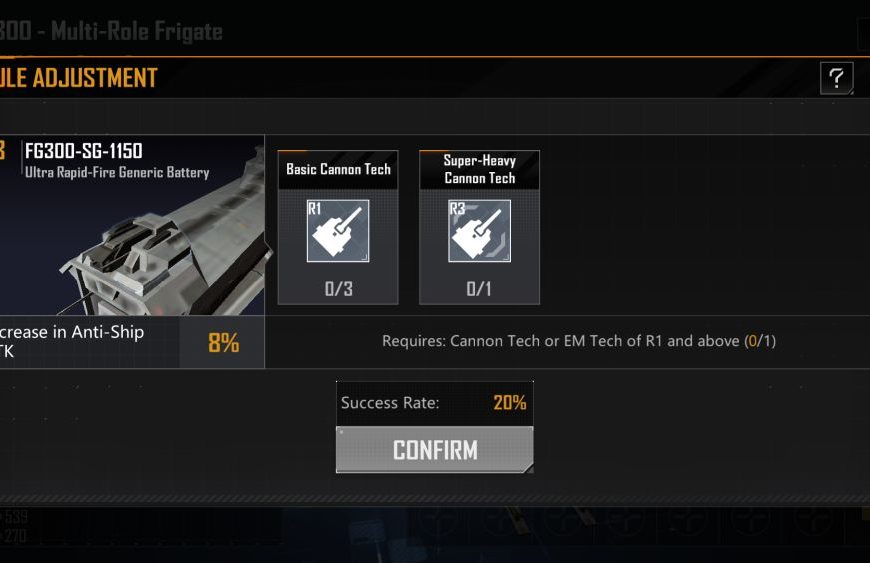Select the Basic Cannon Tech card
The image size is (870, 563).
(x=338, y=228)
